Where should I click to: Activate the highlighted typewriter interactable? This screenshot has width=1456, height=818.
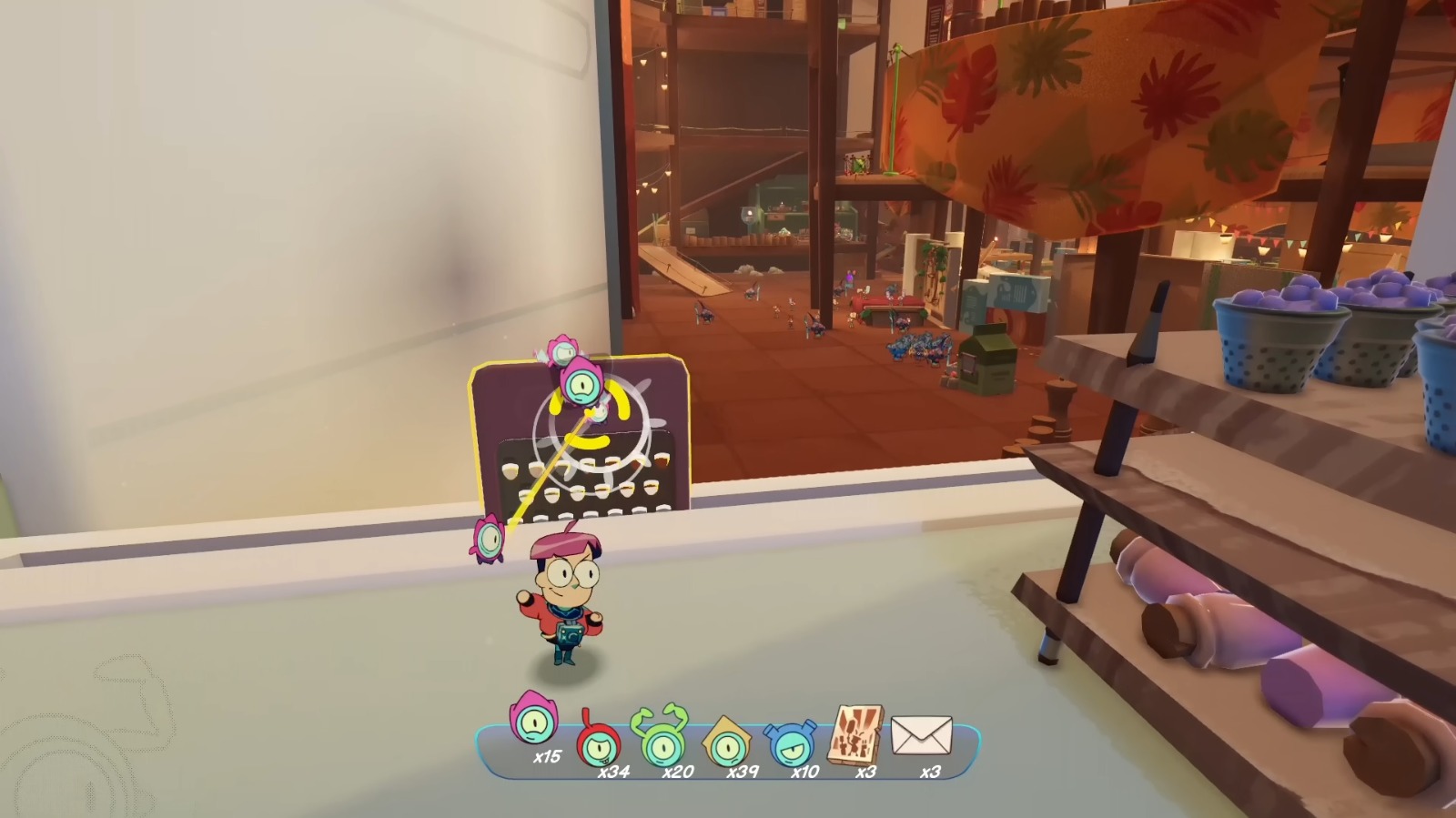point(582,437)
